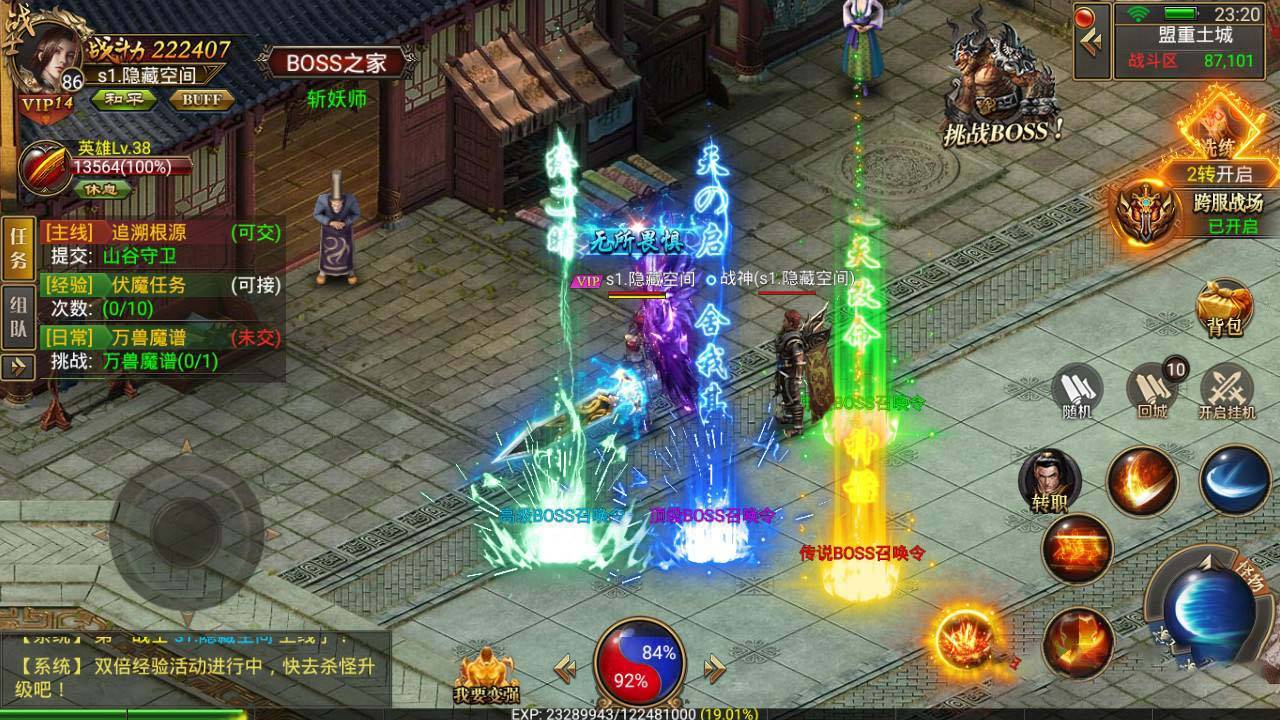Screen dimensions: 1280x720
Task: Click the EXP progress bar at bottom
Action: tap(640, 712)
